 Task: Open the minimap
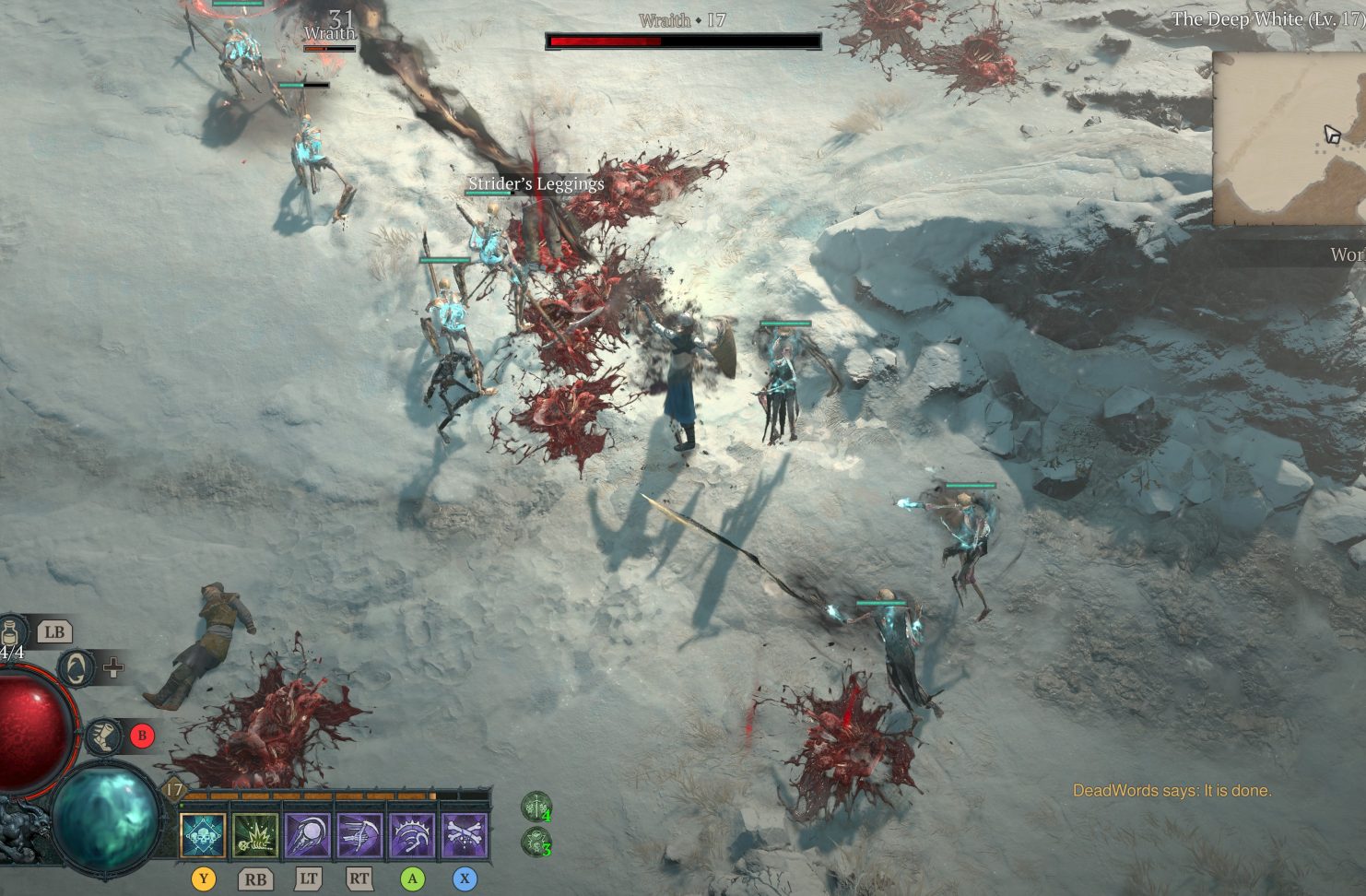point(1290,138)
